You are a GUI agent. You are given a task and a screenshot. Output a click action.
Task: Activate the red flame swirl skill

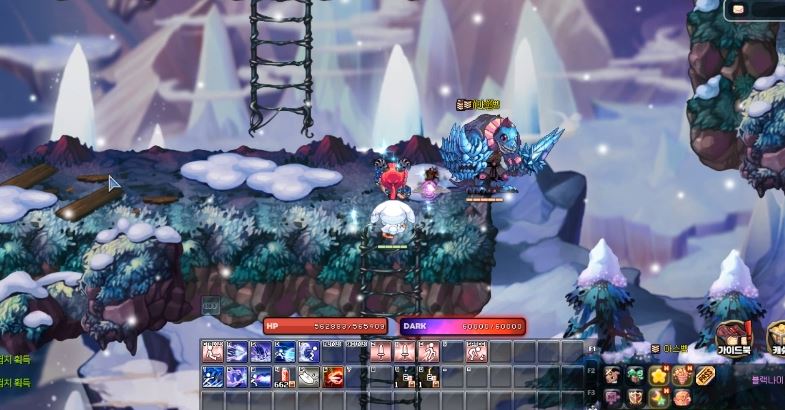332,376
